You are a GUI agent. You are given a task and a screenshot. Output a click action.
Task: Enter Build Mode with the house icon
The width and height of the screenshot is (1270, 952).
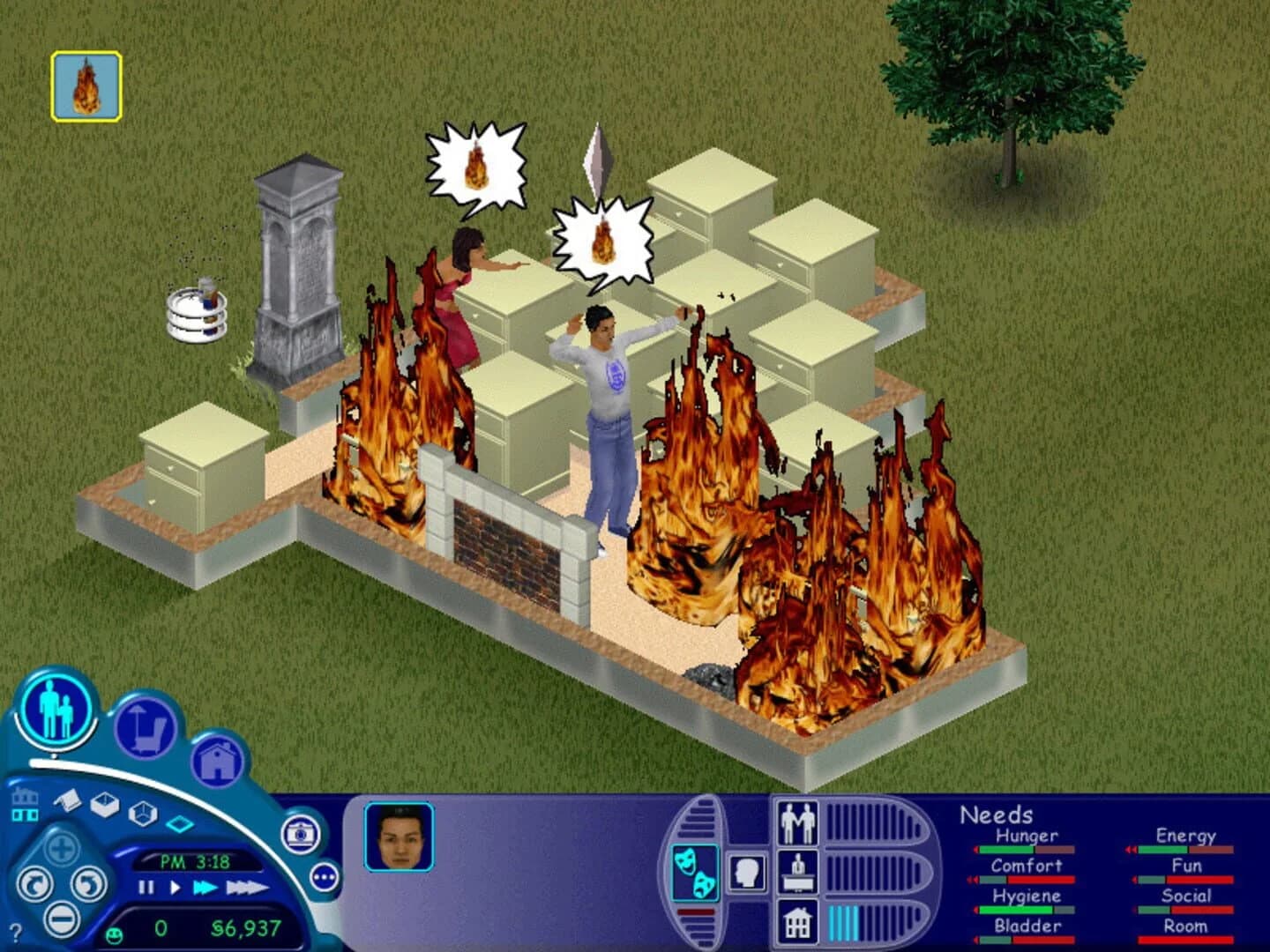click(x=218, y=761)
